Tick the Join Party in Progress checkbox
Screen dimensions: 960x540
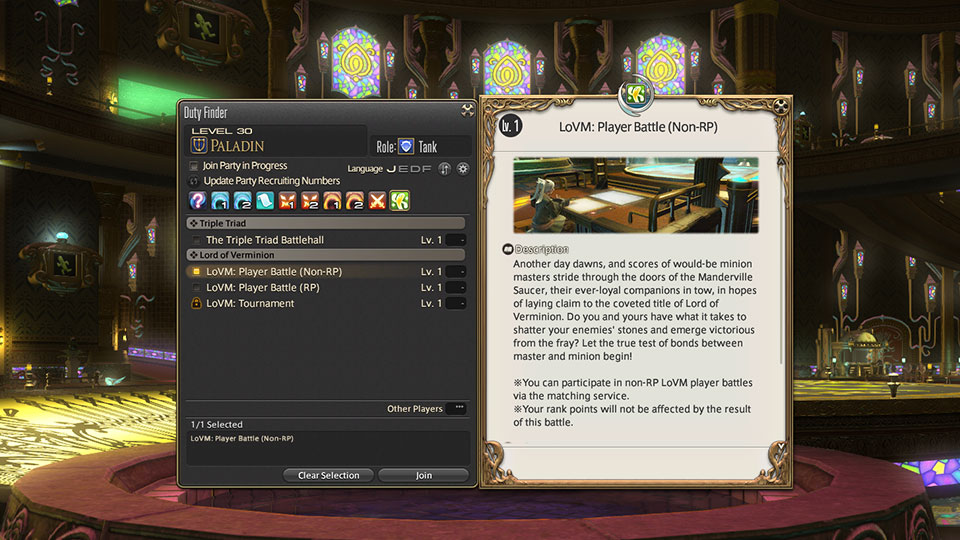pos(194,166)
